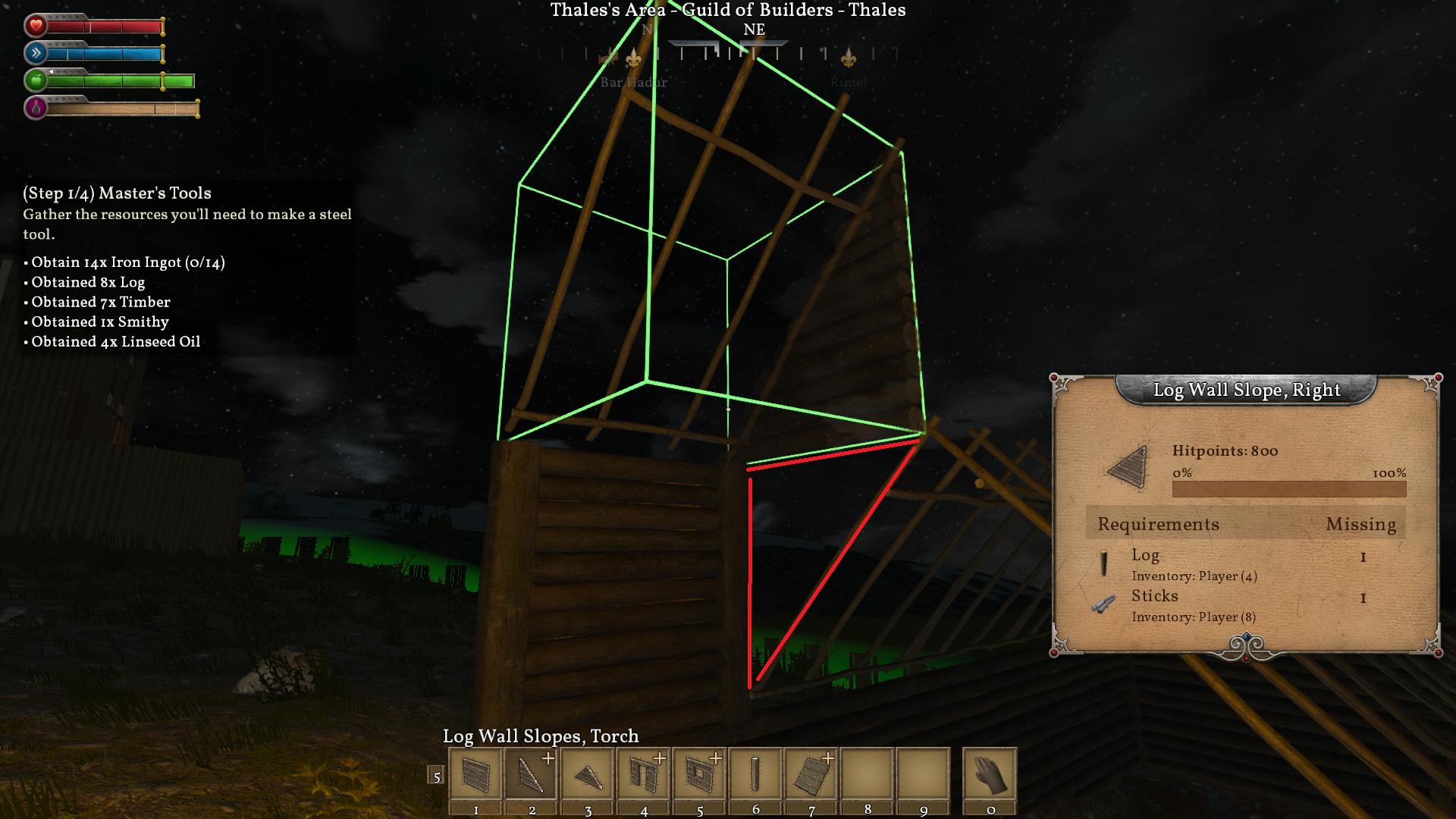
Task: Select the log wall hotbar slot
Action: coord(475,774)
